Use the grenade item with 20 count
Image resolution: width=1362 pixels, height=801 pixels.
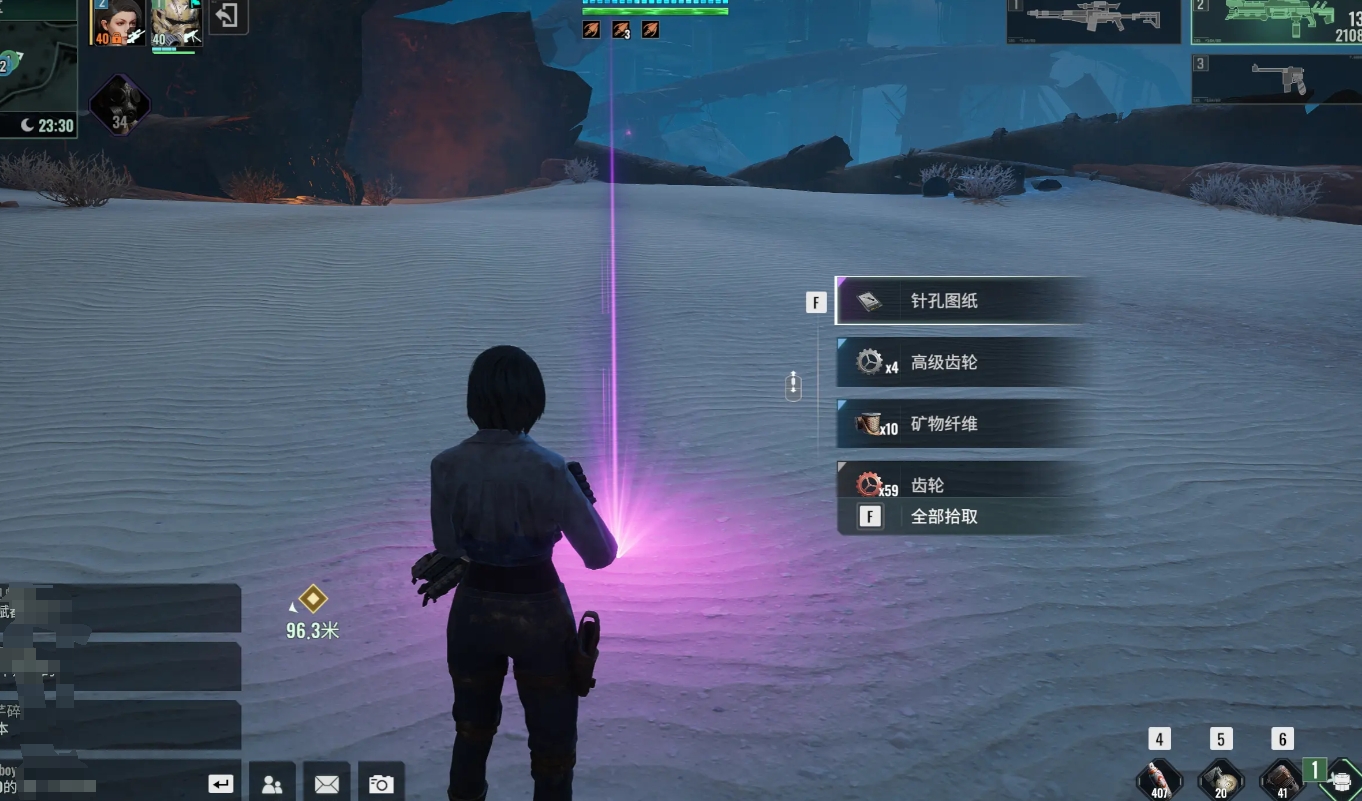coord(1220,779)
